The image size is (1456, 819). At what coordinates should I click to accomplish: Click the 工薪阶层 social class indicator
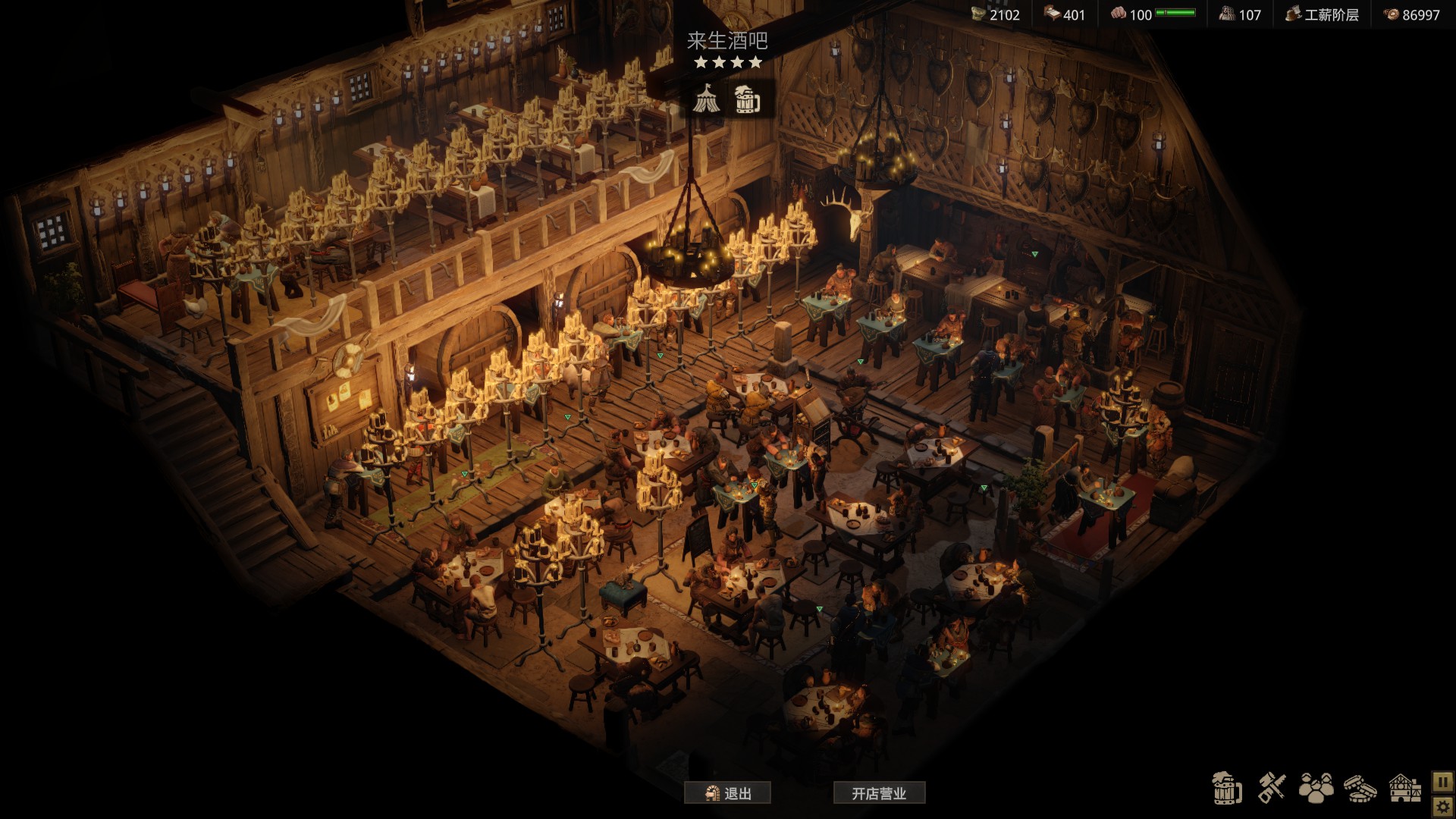(x=1322, y=14)
